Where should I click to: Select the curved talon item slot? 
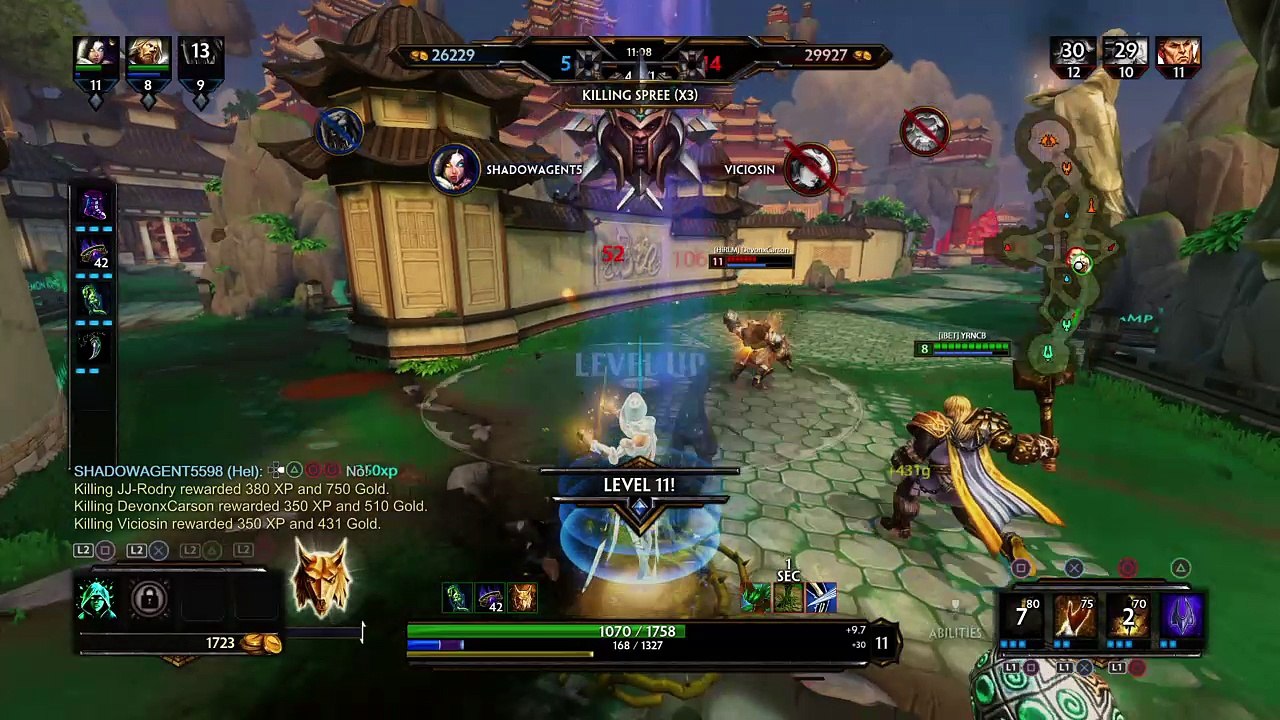tap(94, 346)
